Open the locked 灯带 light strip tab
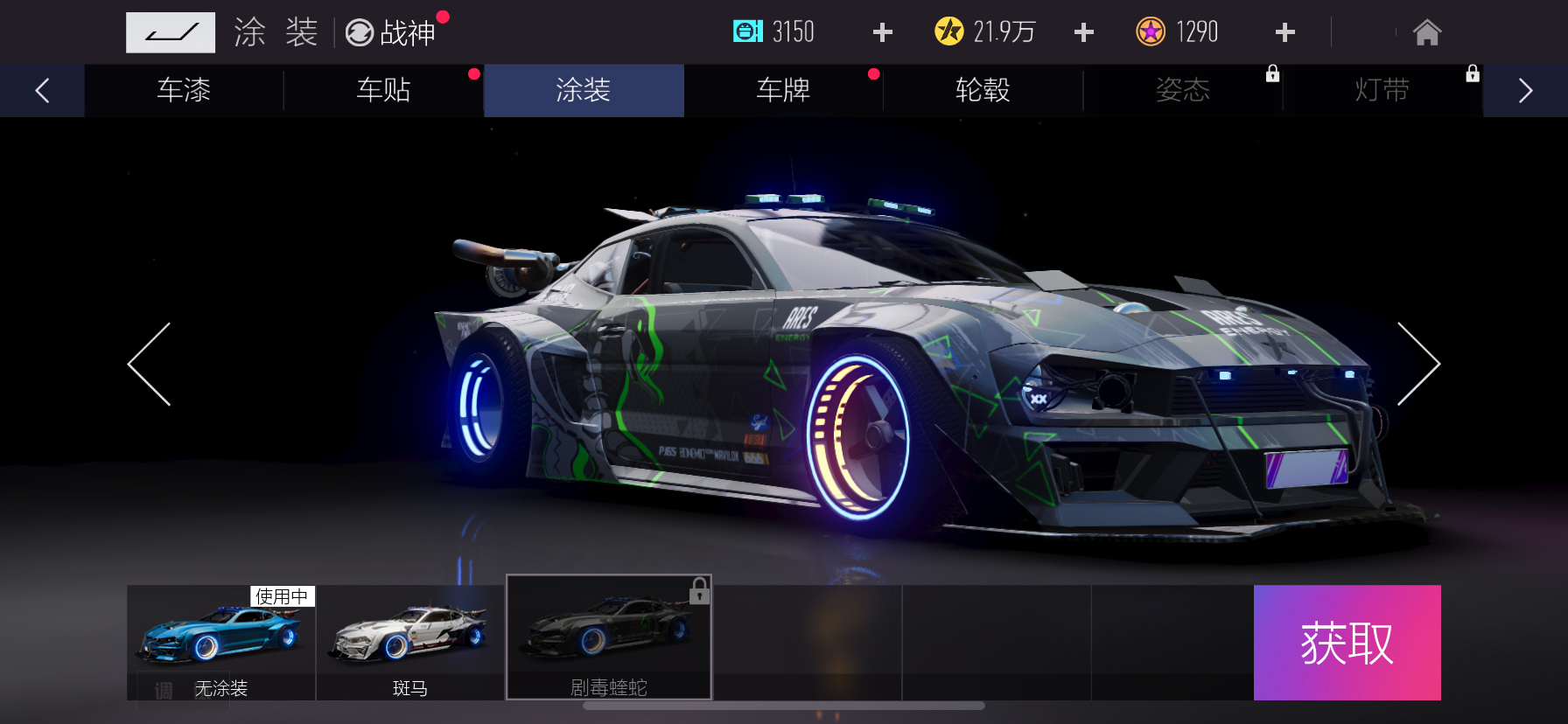This screenshot has height=724, width=1568. (x=1382, y=90)
